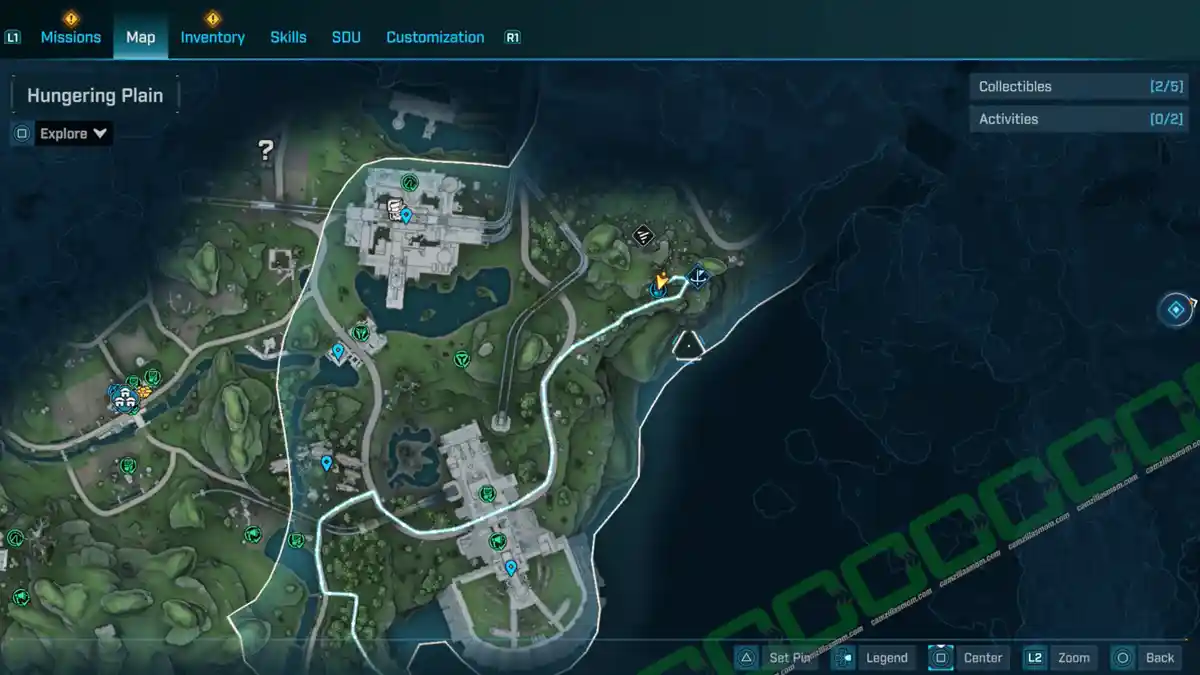Go Back from the map
This screenshot has width=1200, height=675.
point(1146,657)
